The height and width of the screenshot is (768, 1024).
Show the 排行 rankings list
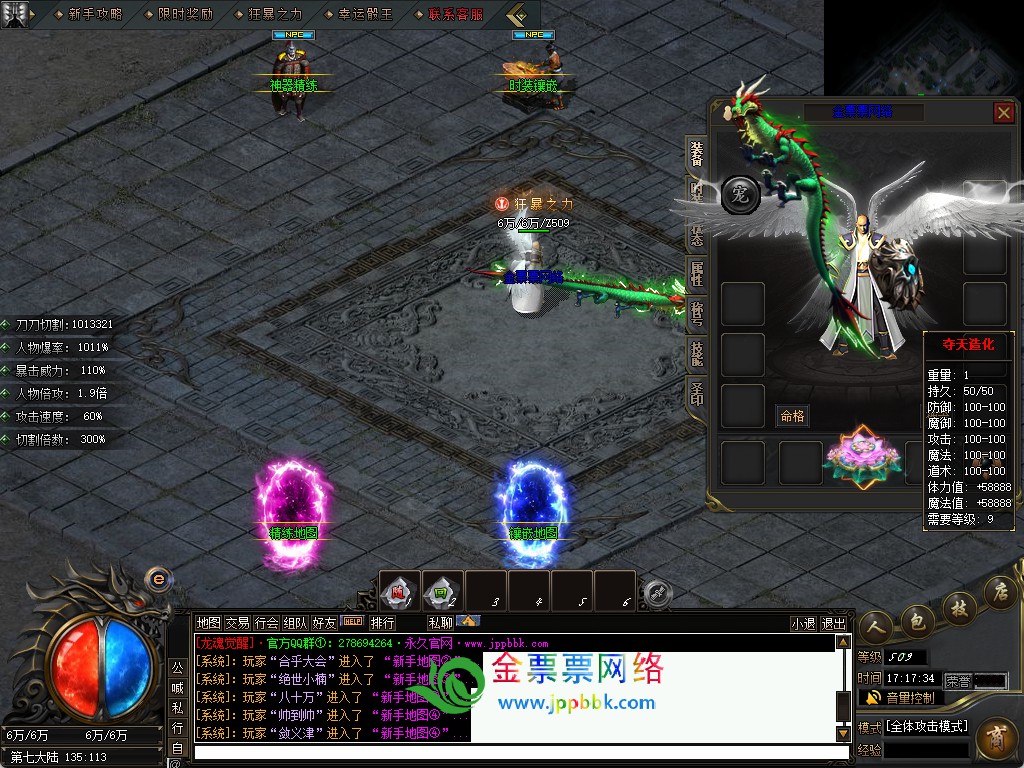point(382,622)
